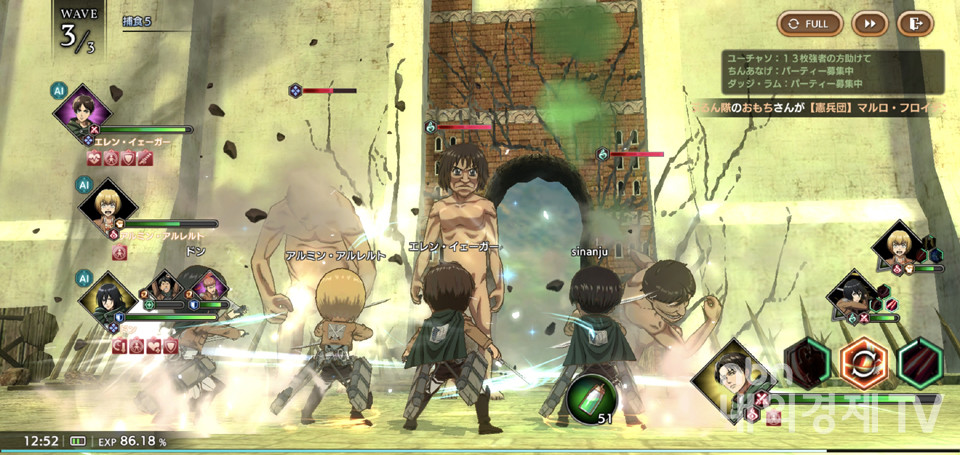Select Mikasa's party portrait on the left
Screen dimensions: 960x455
click(x=103, y=296)
